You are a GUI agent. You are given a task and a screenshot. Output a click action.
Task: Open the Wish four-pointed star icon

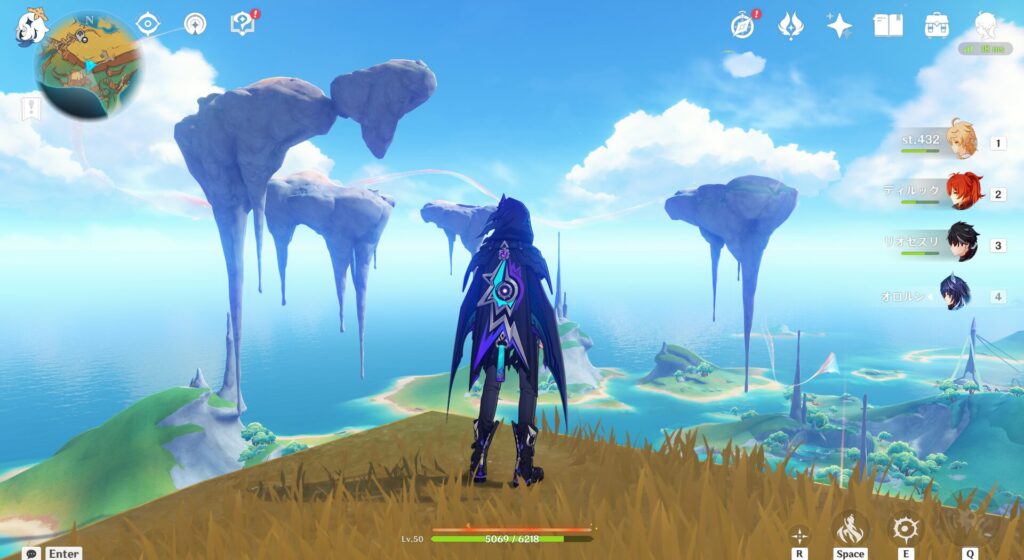pos(839,25)
